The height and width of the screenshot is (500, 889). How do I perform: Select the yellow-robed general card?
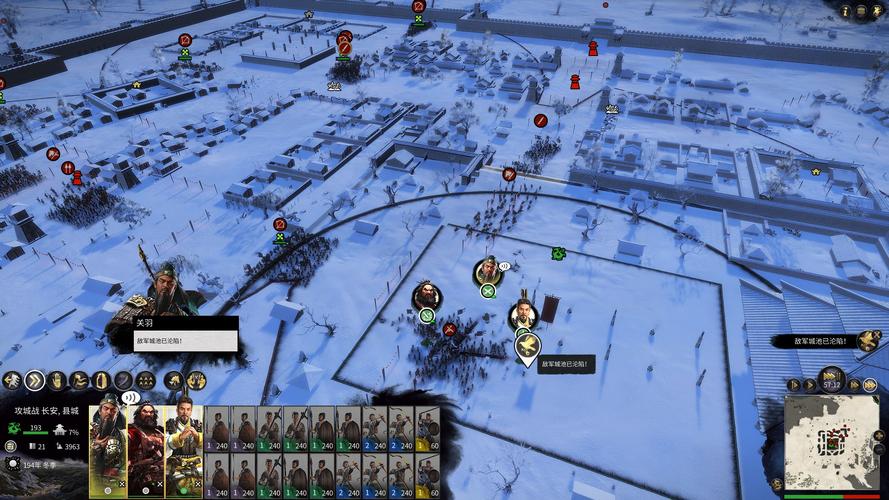[183, 448]
